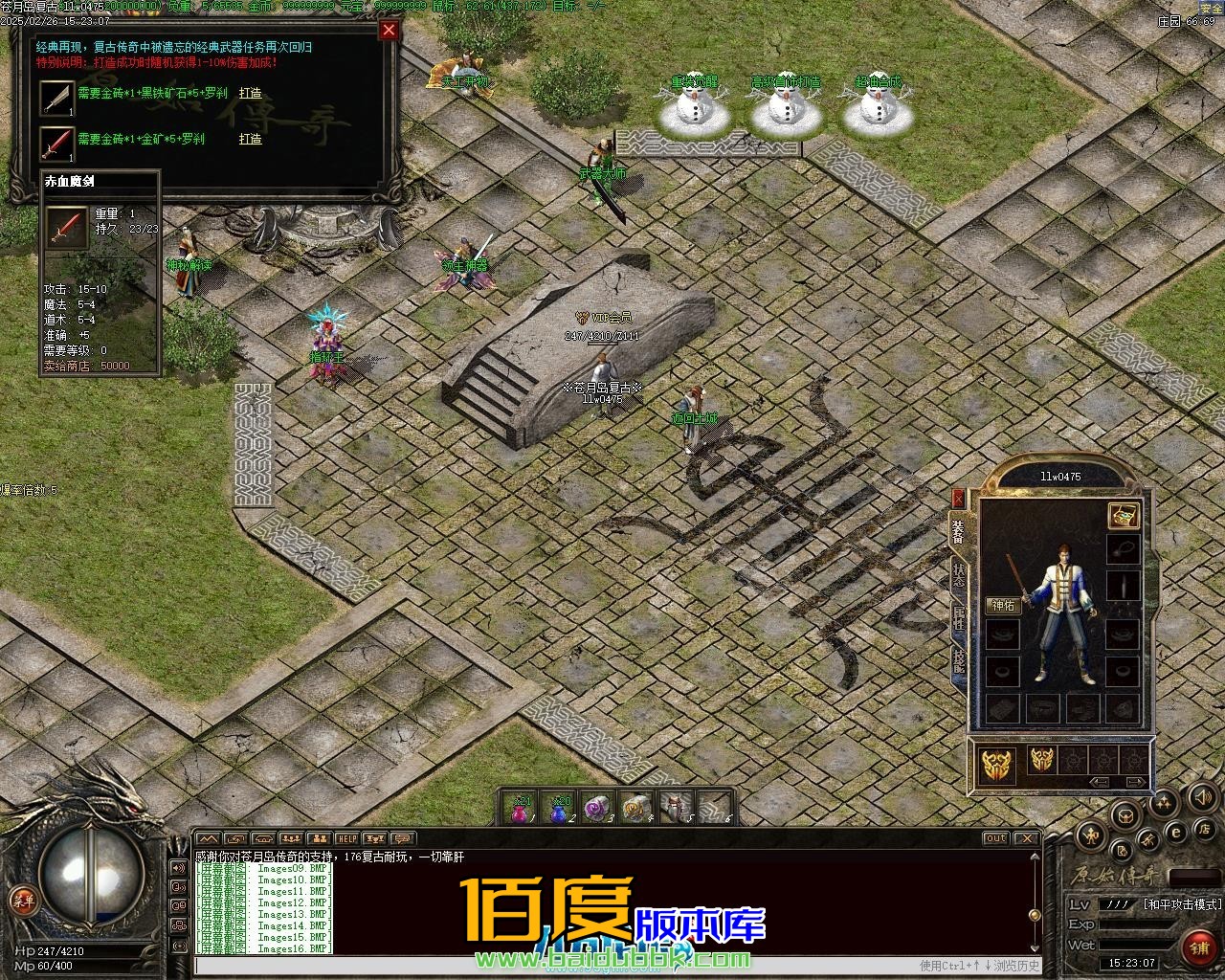Click the round red 菜单 menu button
The width and height of the screenshot is (1225, 980).
pos(22,900)
